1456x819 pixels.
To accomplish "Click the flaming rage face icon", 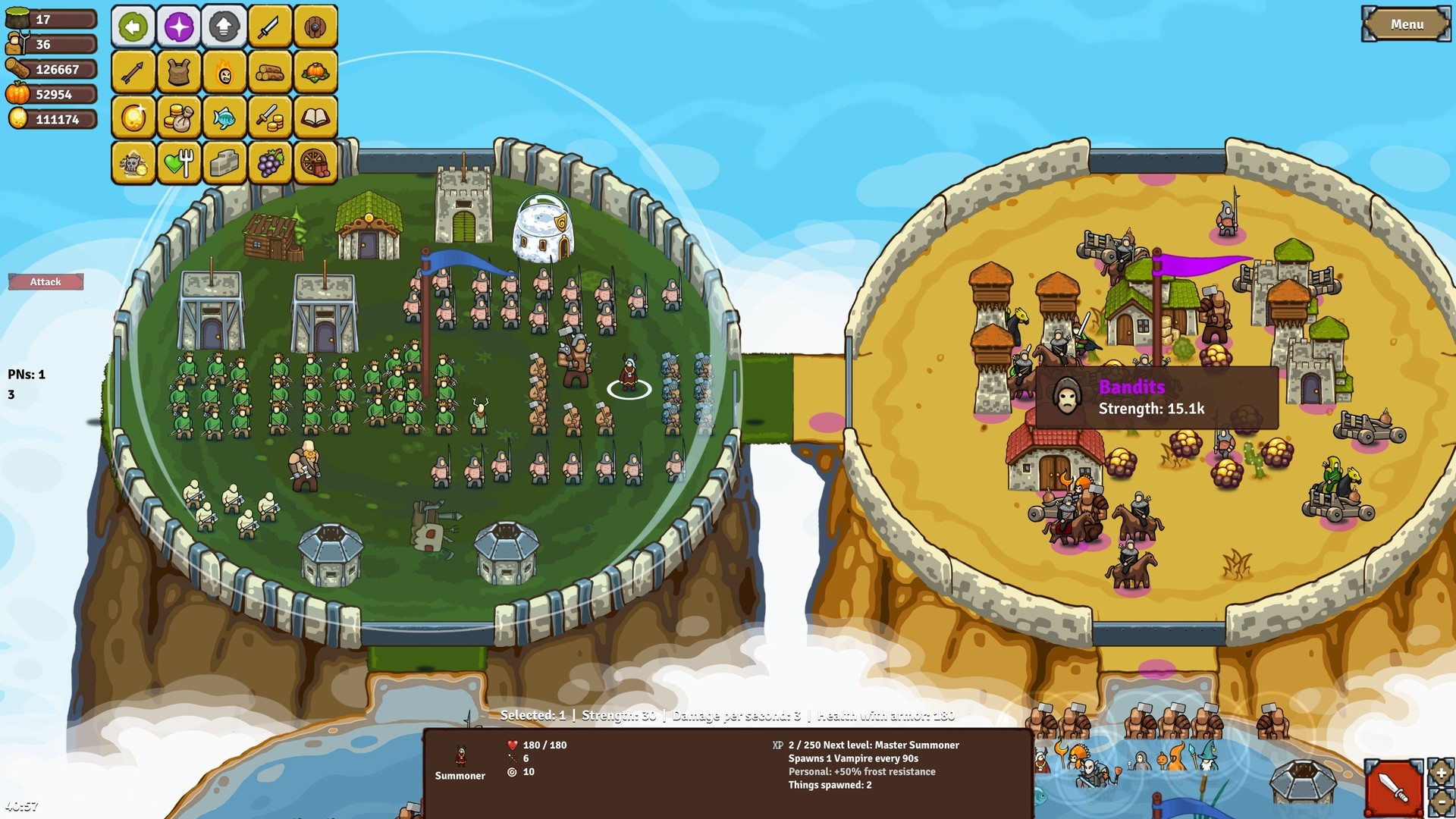I will pos(224,73).
